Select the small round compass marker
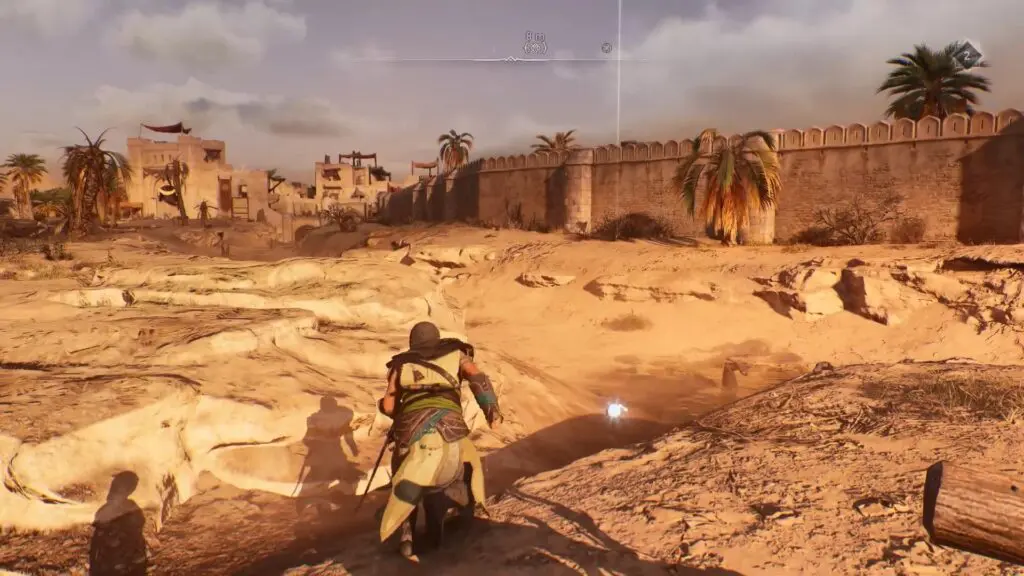 pos(606,47)
